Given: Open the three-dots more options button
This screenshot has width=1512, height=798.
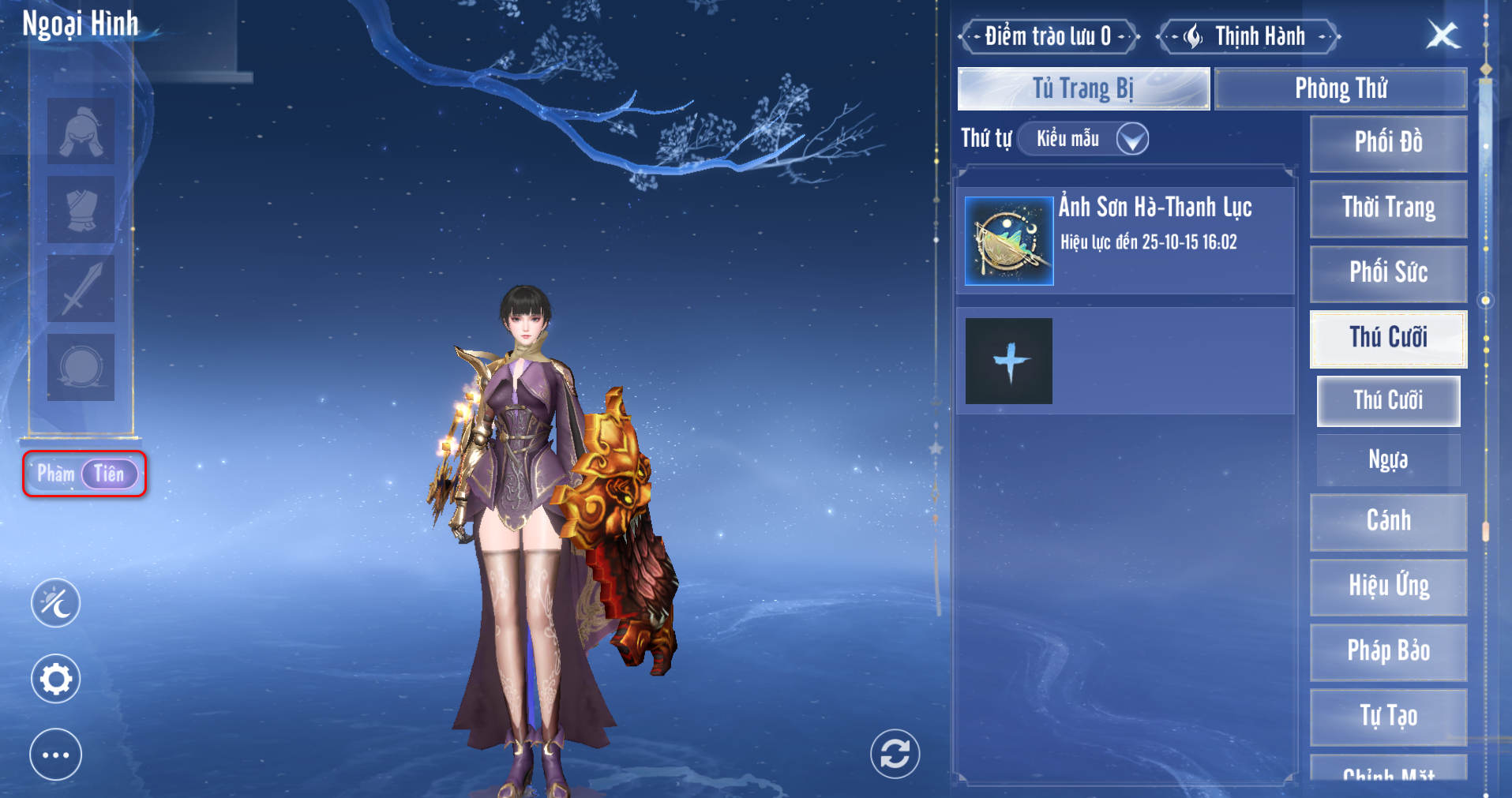Looking at the screenshot, I should click(x=55, y=755).
